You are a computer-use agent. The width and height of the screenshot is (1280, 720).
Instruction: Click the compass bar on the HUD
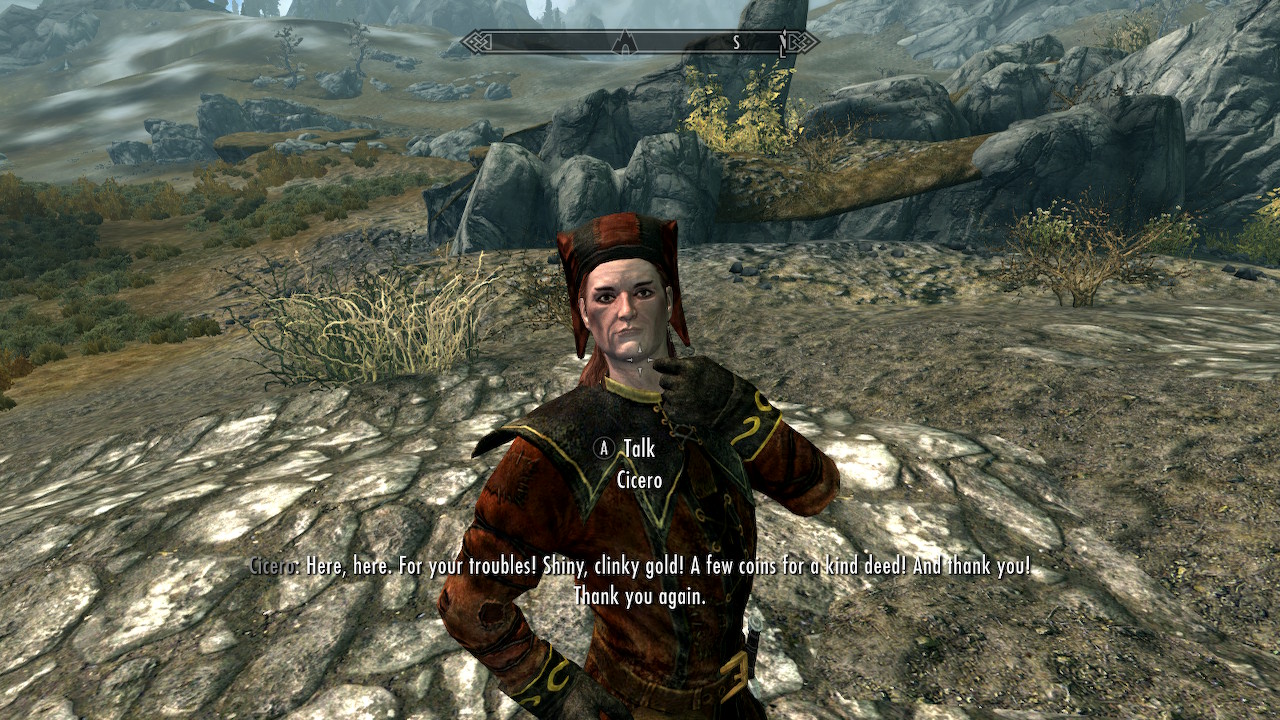coord(640,42)
